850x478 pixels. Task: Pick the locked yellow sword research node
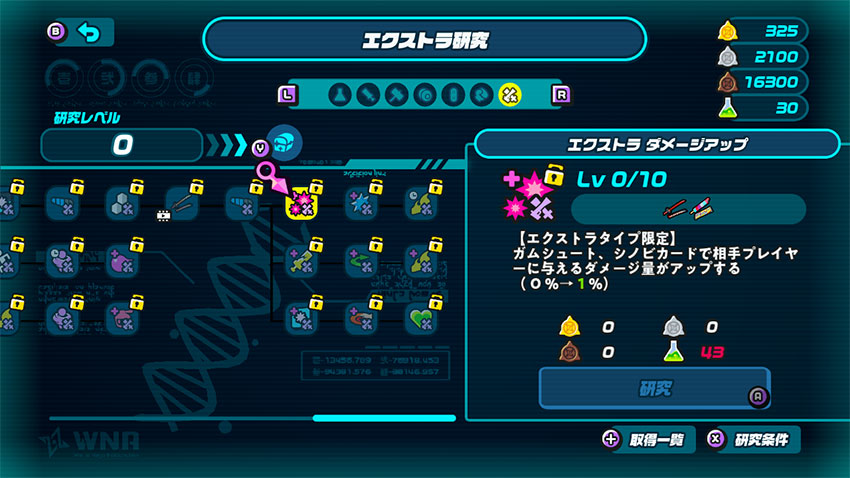point(301,261)
